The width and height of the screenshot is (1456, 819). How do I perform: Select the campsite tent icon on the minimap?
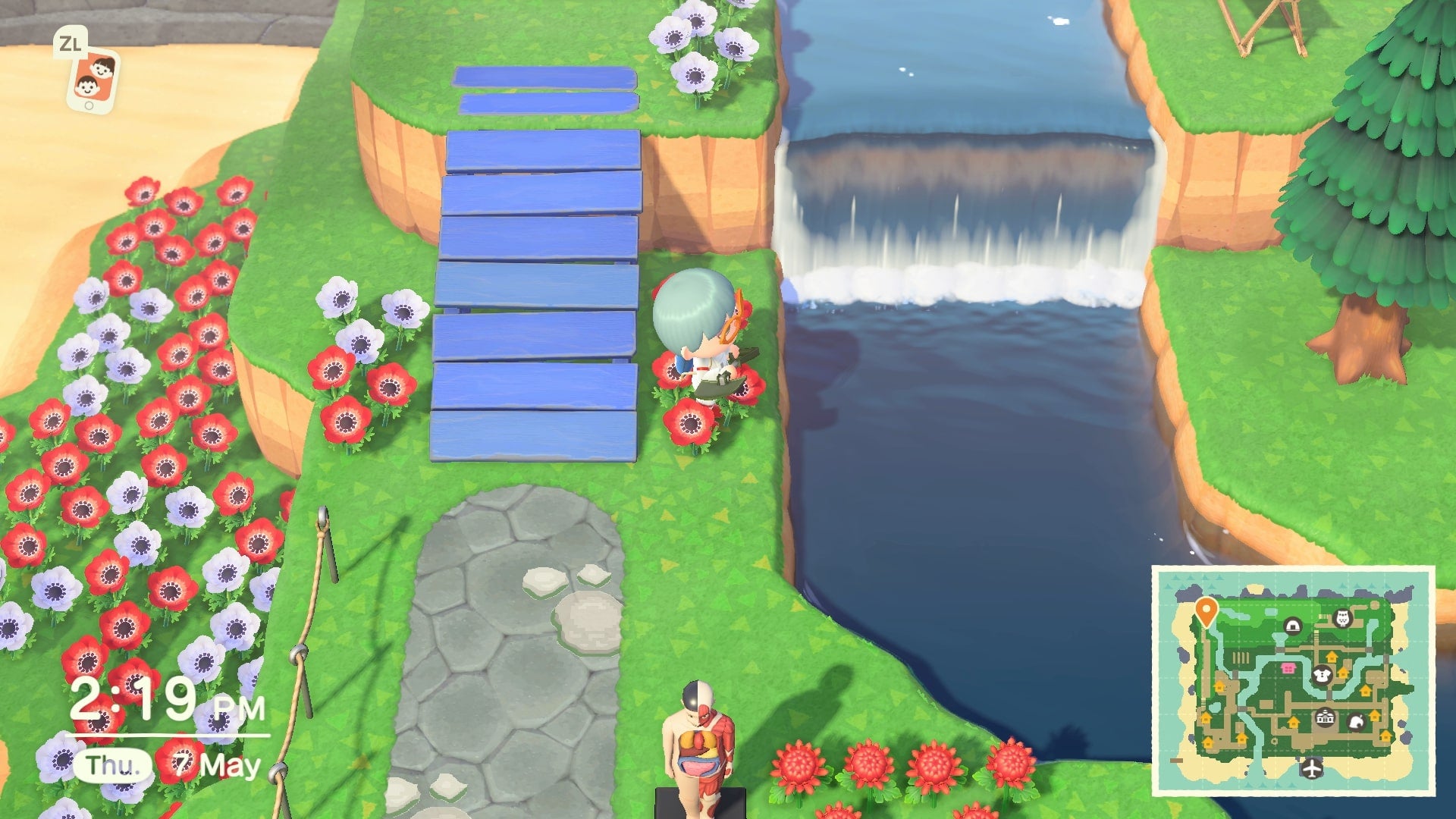1293,627
